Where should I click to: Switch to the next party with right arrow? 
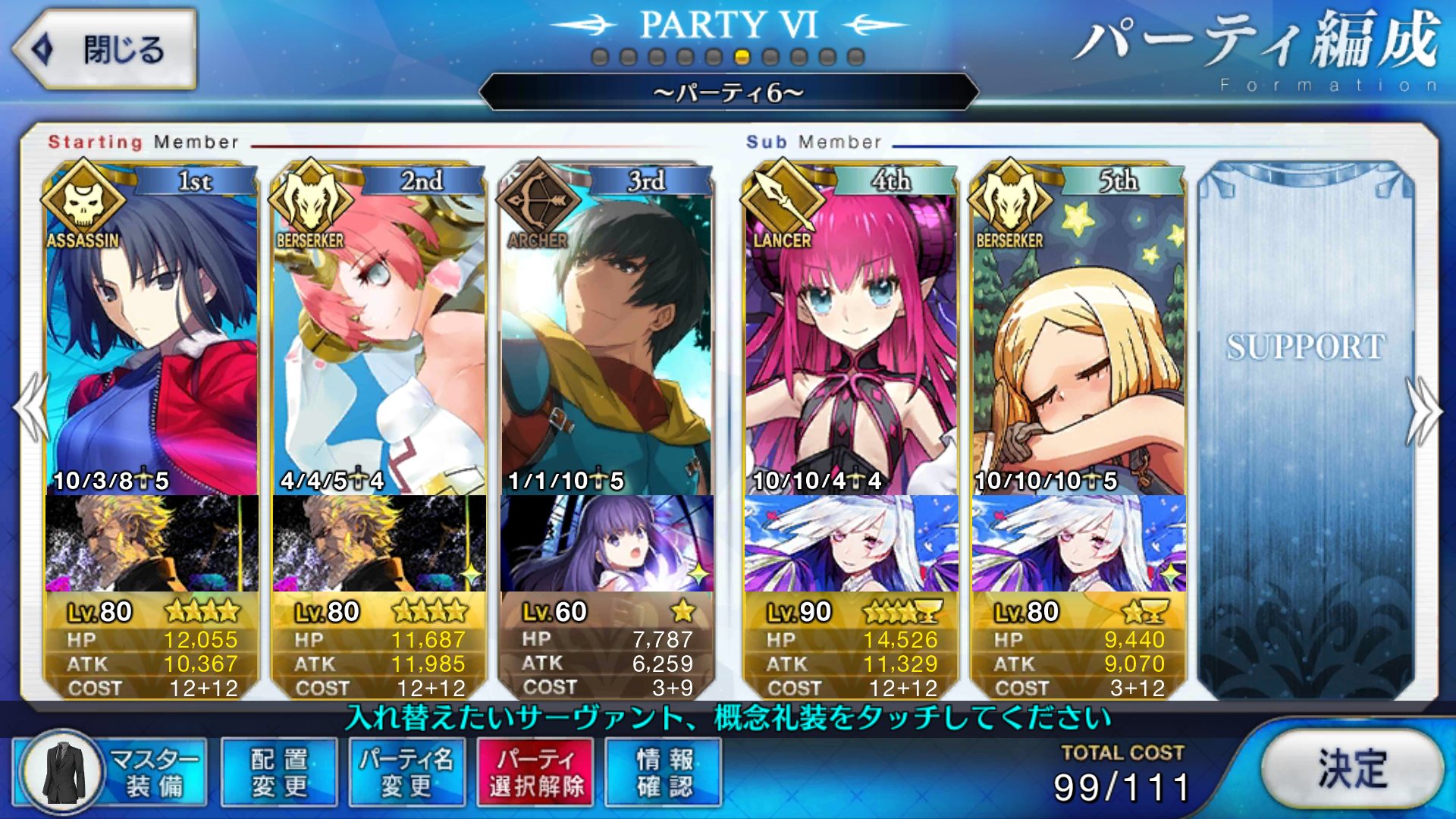(x=1424, y=409)
